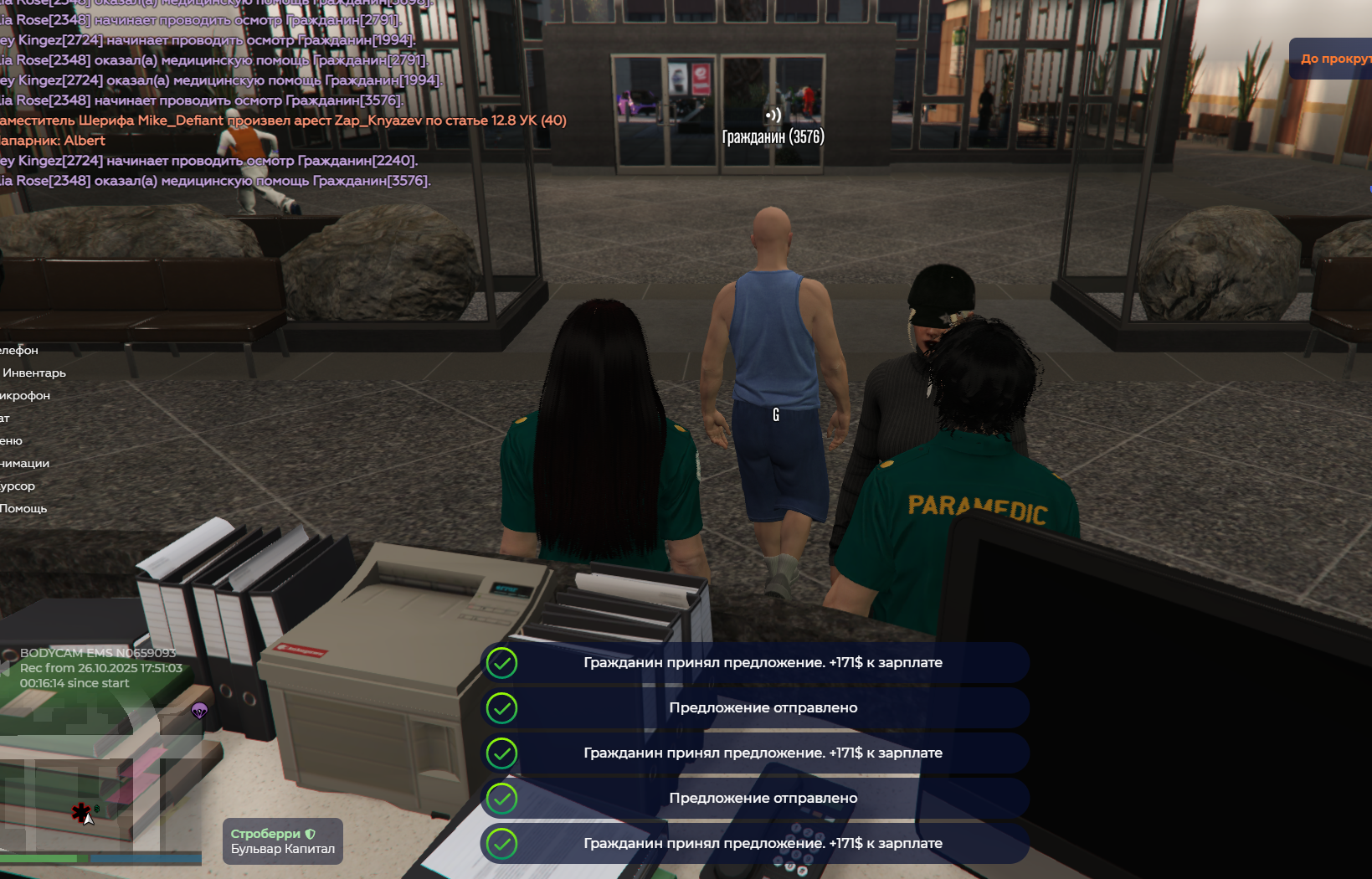1372x879 pixels.
Task: Select the Инвентарь entry in the hint list
Action: (33, 373)
